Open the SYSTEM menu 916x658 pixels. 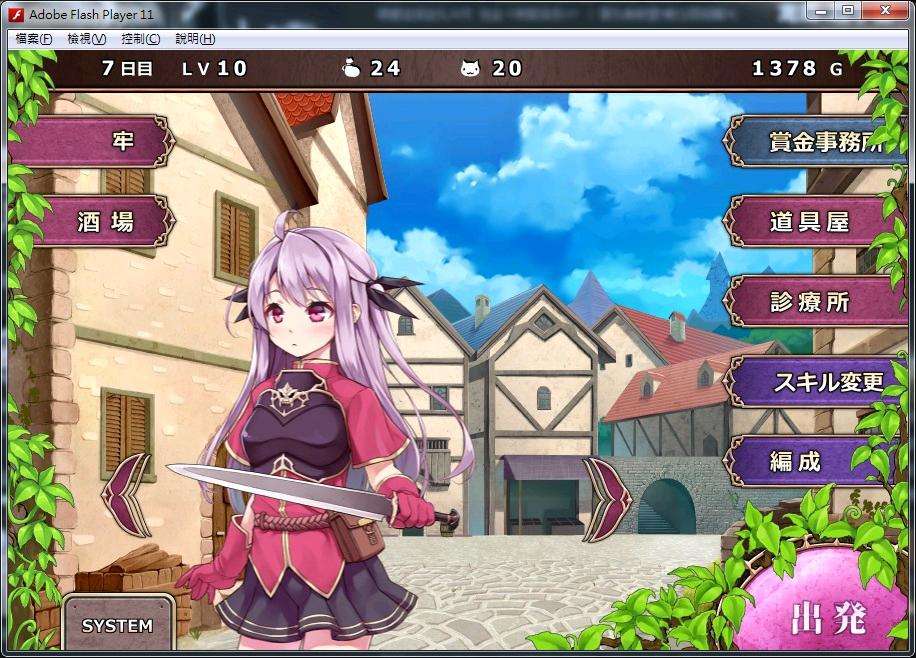click(x=118, y=626)
